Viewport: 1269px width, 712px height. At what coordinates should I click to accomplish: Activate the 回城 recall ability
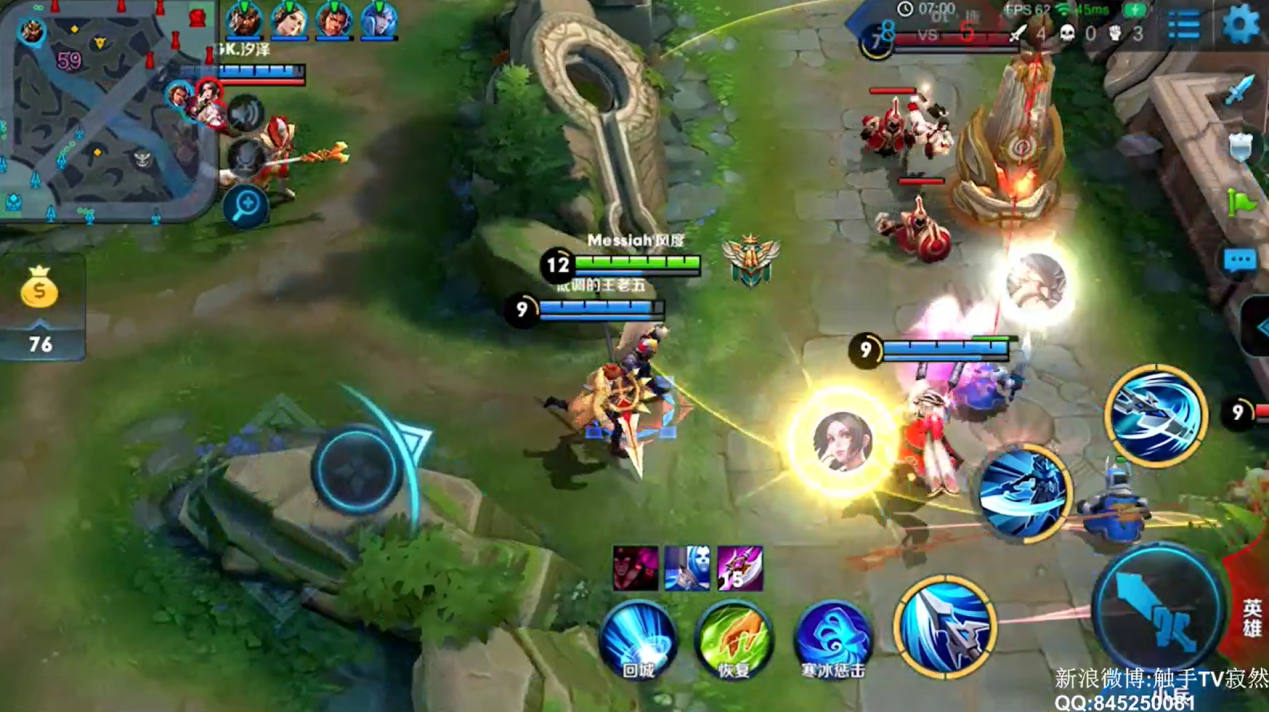[x=637, y=636]
